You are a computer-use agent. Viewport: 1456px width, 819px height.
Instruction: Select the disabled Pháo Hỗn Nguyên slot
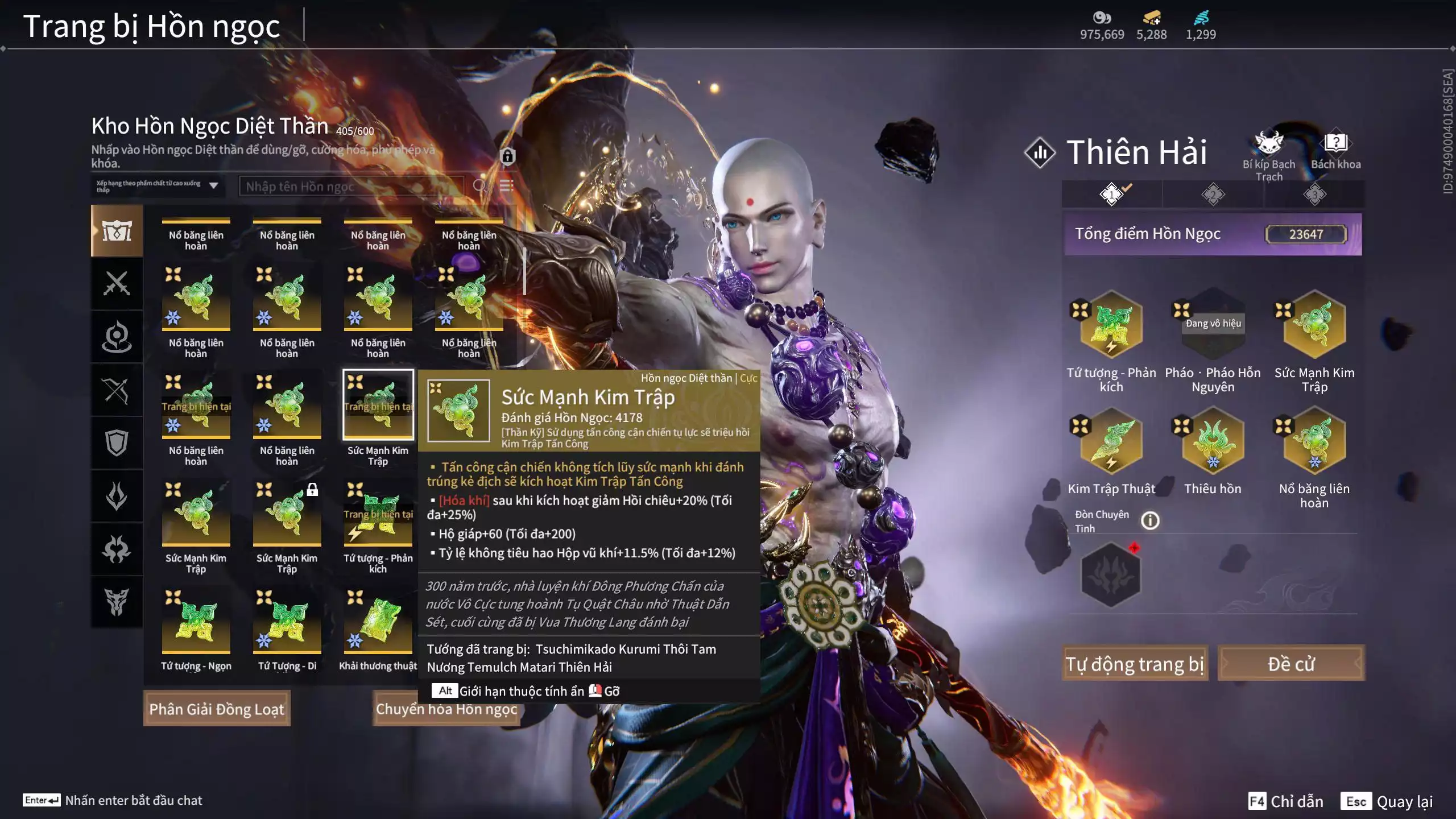click(x=1213, y=325)
